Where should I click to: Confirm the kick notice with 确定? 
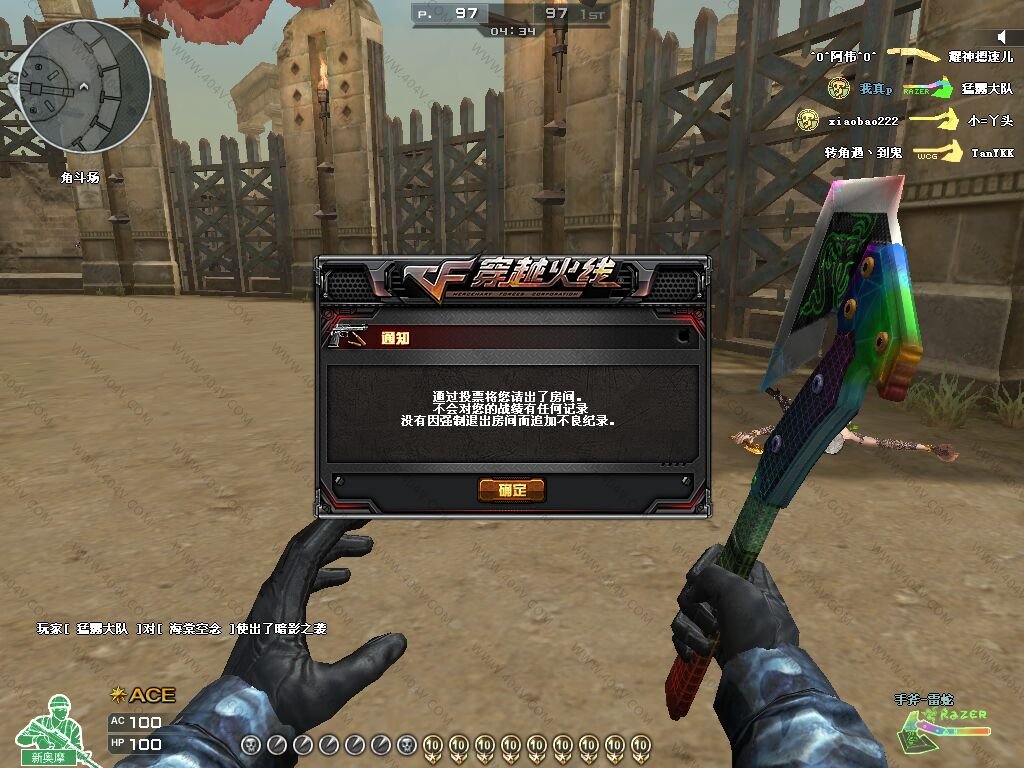511,489
